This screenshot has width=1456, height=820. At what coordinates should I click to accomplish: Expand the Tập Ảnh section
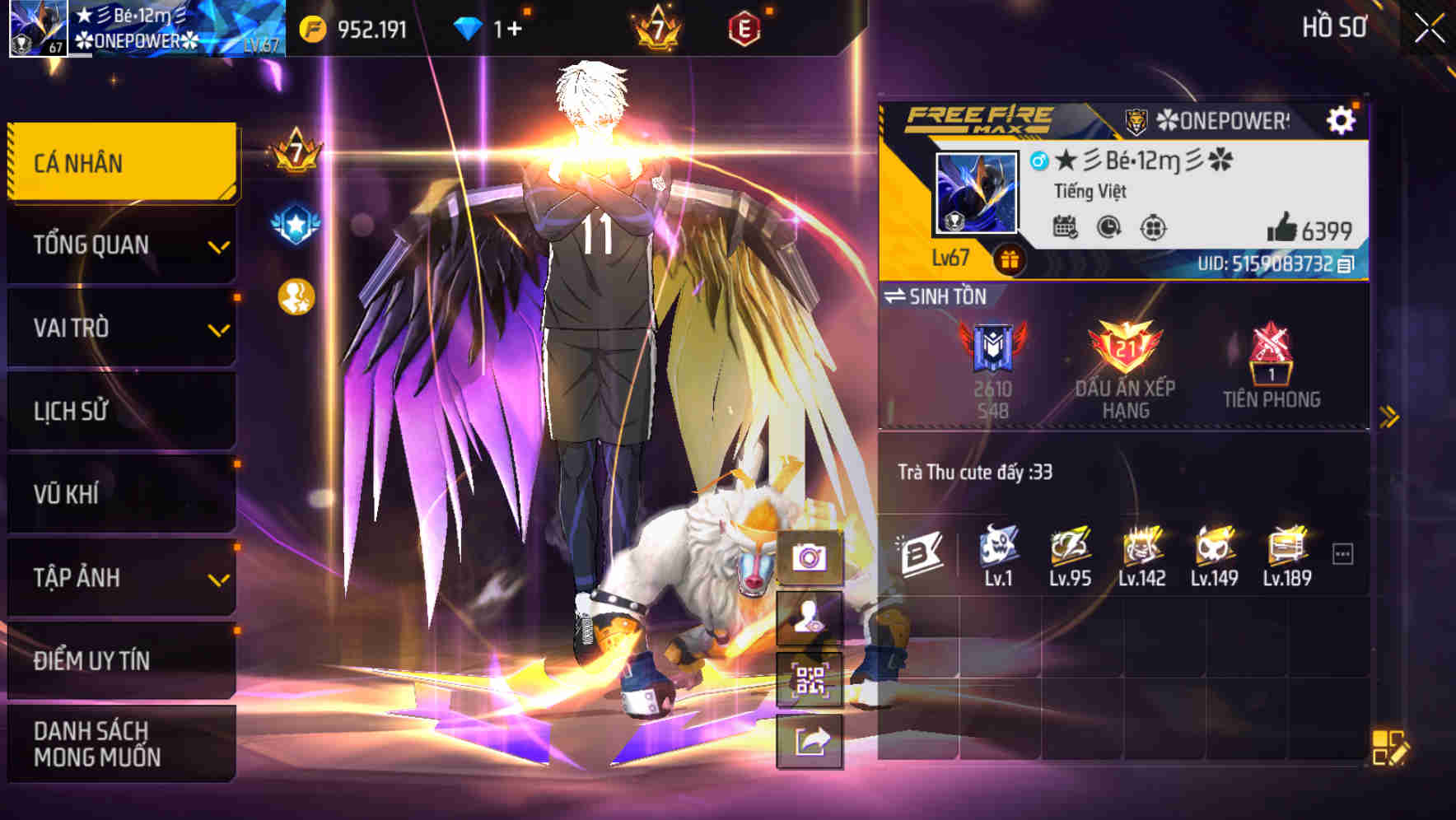[120, 577]
